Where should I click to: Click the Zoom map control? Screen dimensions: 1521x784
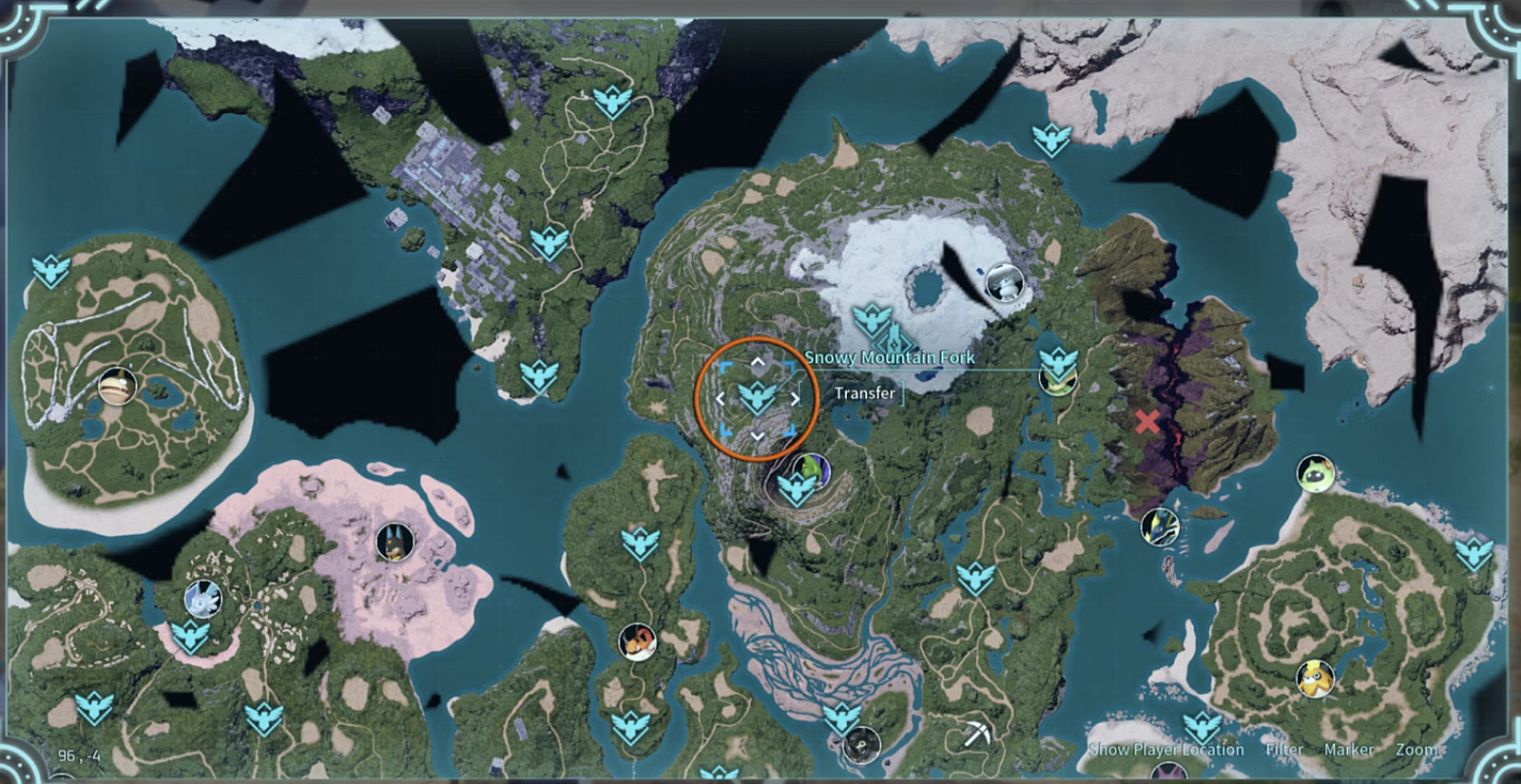(1416, 750)
